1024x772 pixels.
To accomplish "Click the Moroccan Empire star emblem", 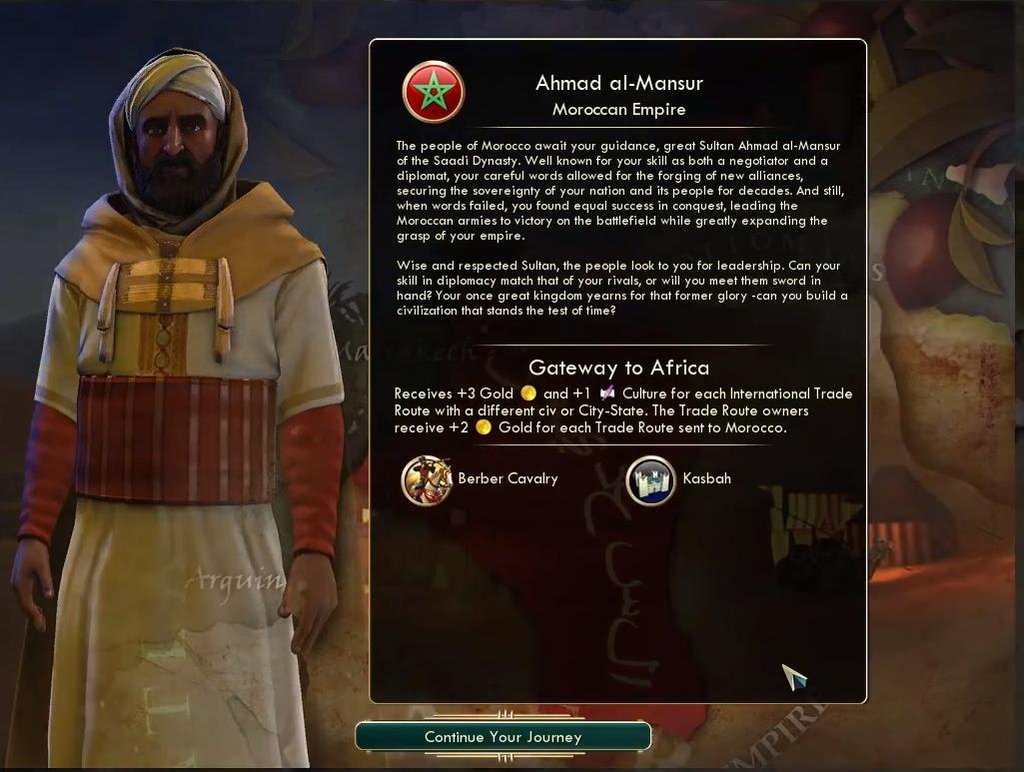I will (x=432, y=92).
